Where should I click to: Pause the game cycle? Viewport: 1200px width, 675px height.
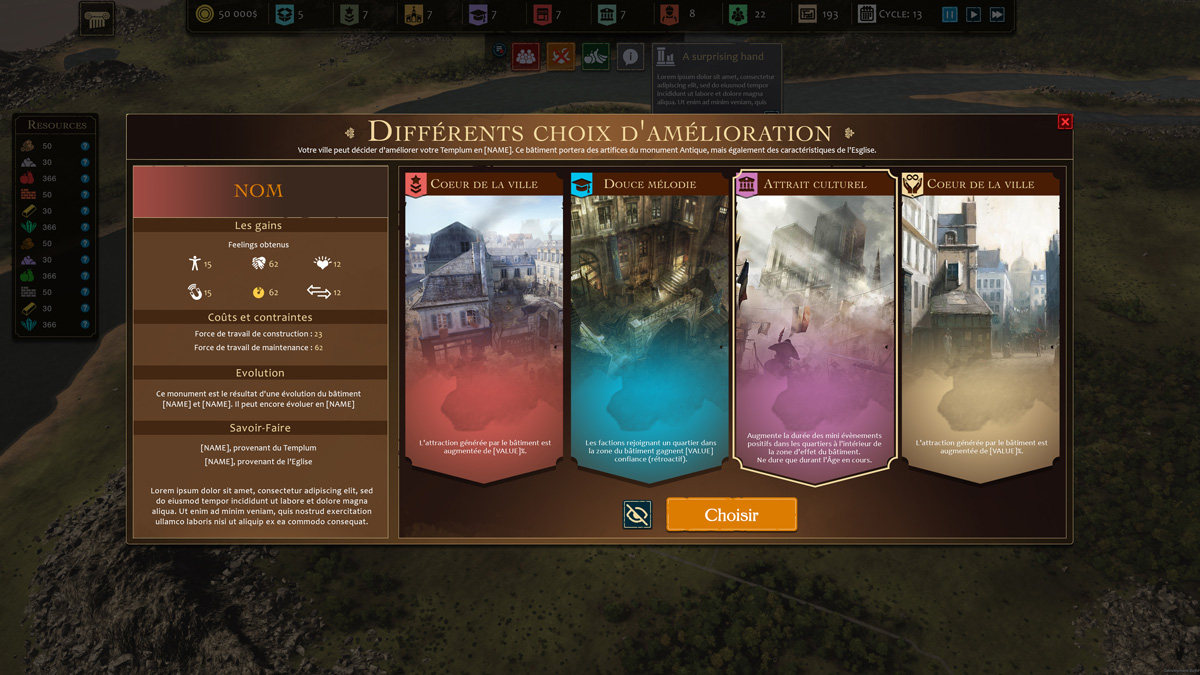pos(950,15)
